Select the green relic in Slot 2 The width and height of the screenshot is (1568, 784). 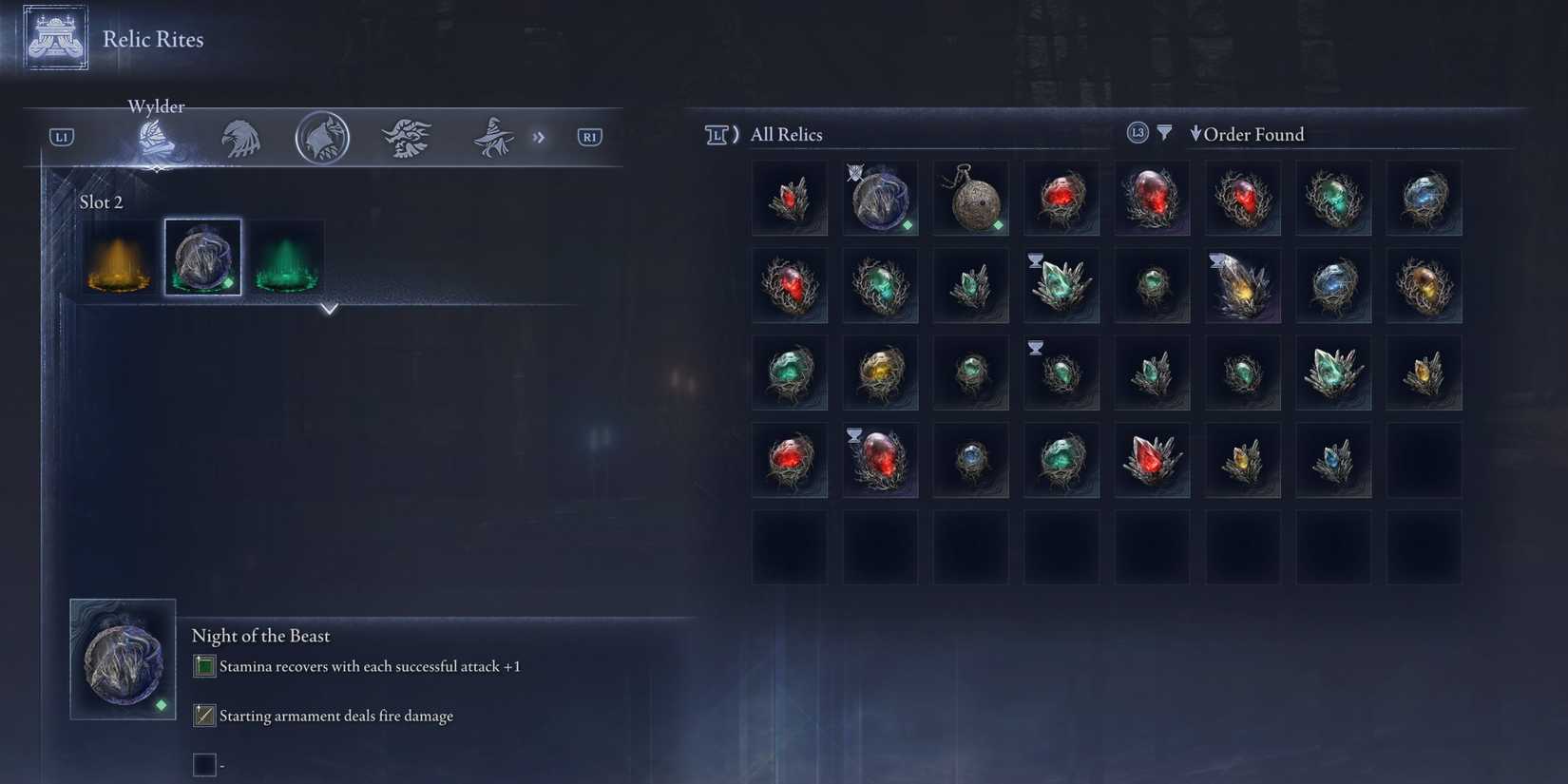pyautogui.click(x=285, y=257)
